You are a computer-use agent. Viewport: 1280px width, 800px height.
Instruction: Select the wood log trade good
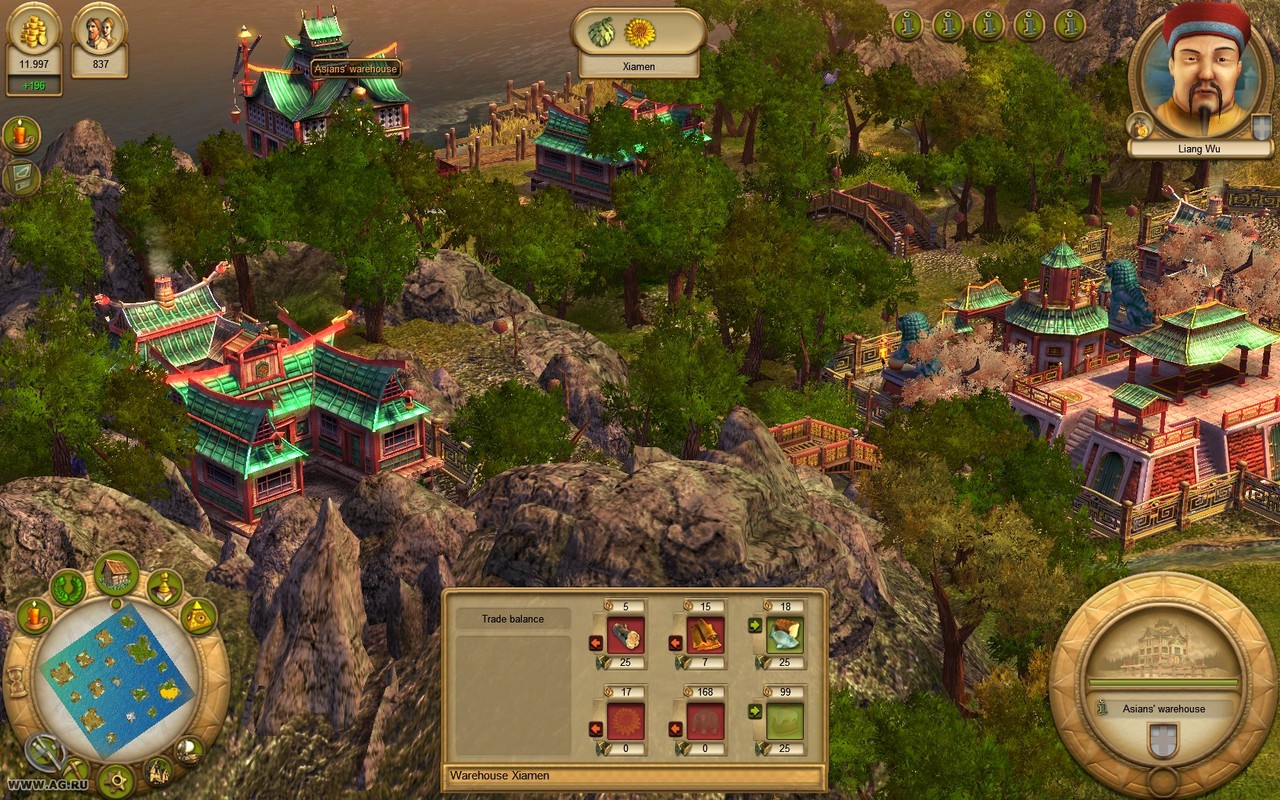626,635
